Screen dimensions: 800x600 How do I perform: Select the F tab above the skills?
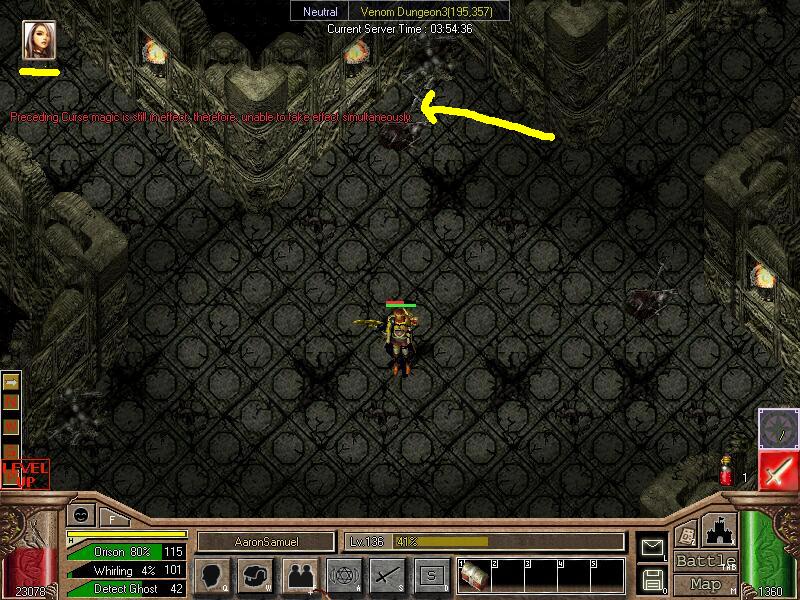(x=112, y=518)
